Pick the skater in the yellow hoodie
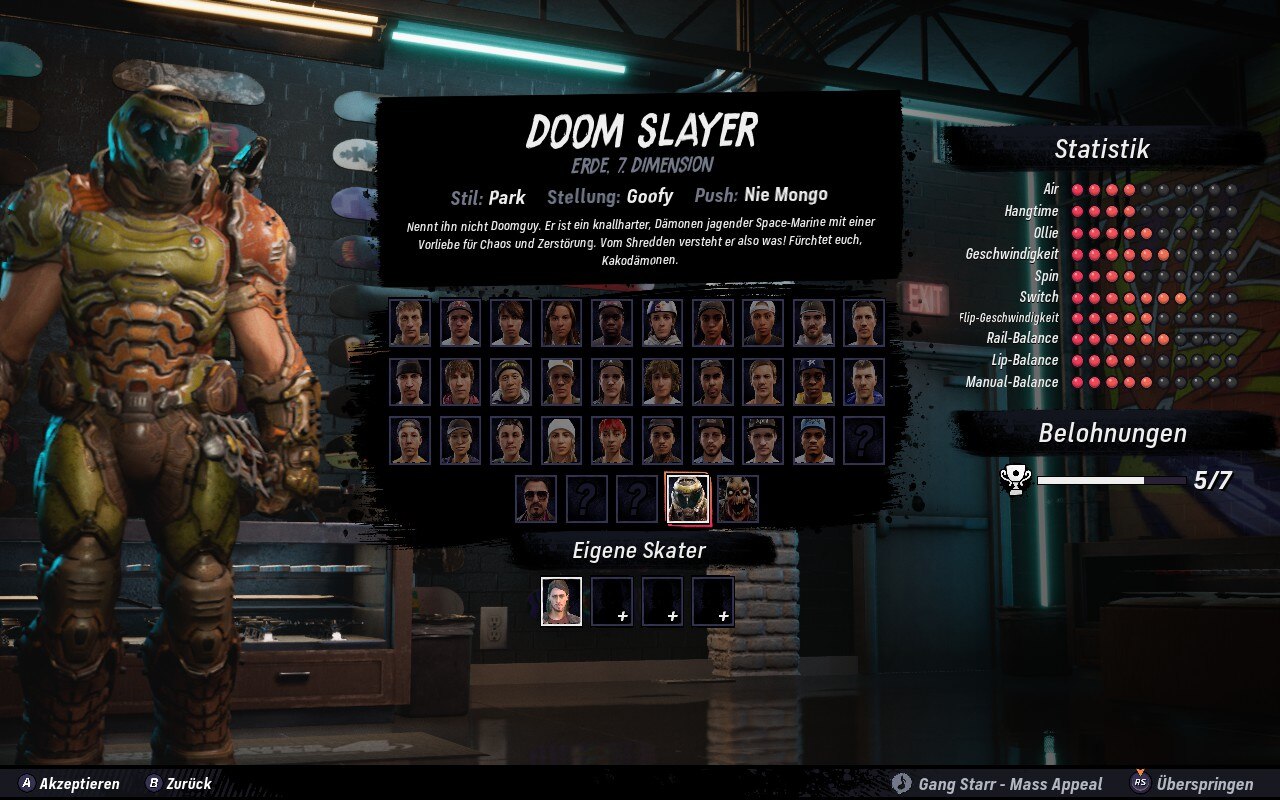This screenshot has height=800, width=1280. [814, 381]
